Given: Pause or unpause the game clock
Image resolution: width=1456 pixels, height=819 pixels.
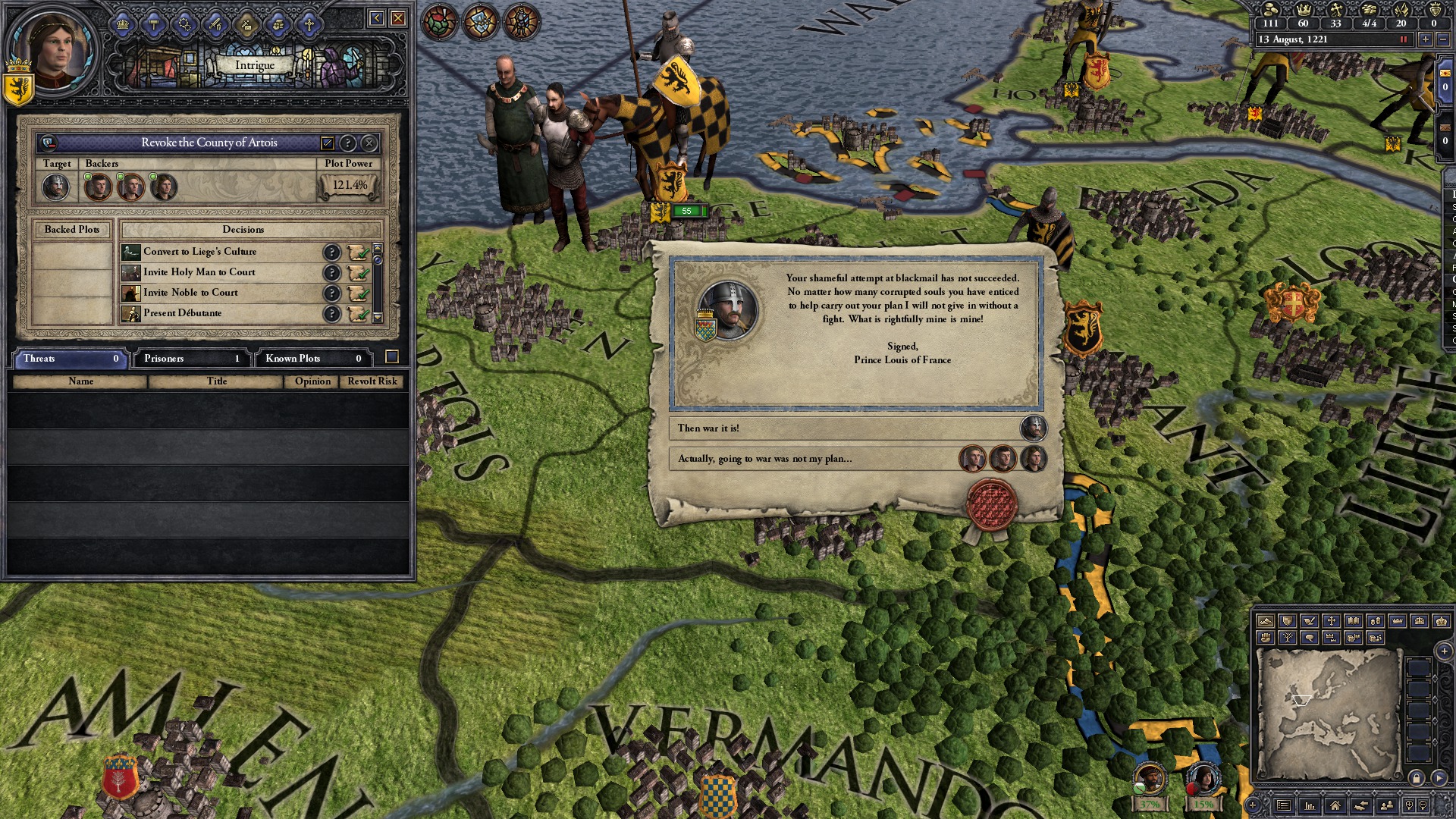Looking at the screenshot, I should coord(1403,39).
